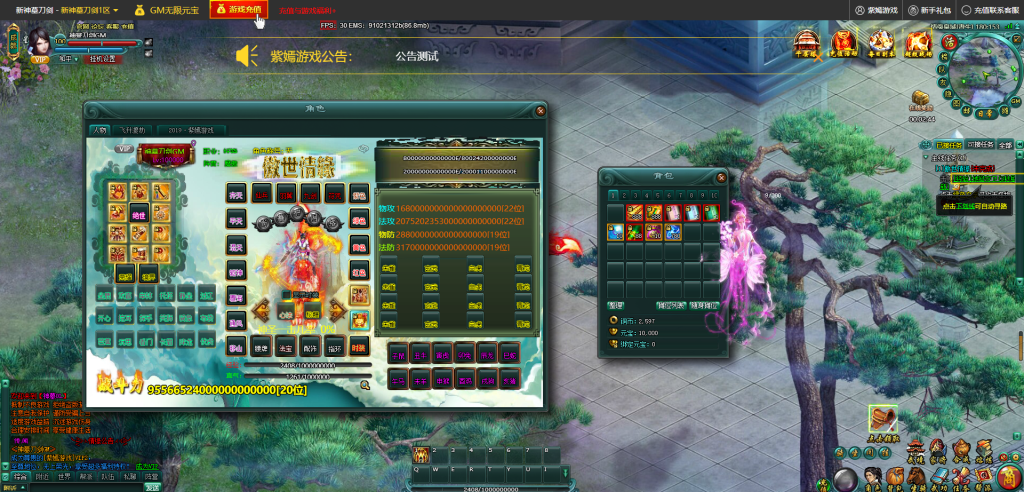Click the bag's 整理 sort button

pyautogui.click(x=616, y=305)
